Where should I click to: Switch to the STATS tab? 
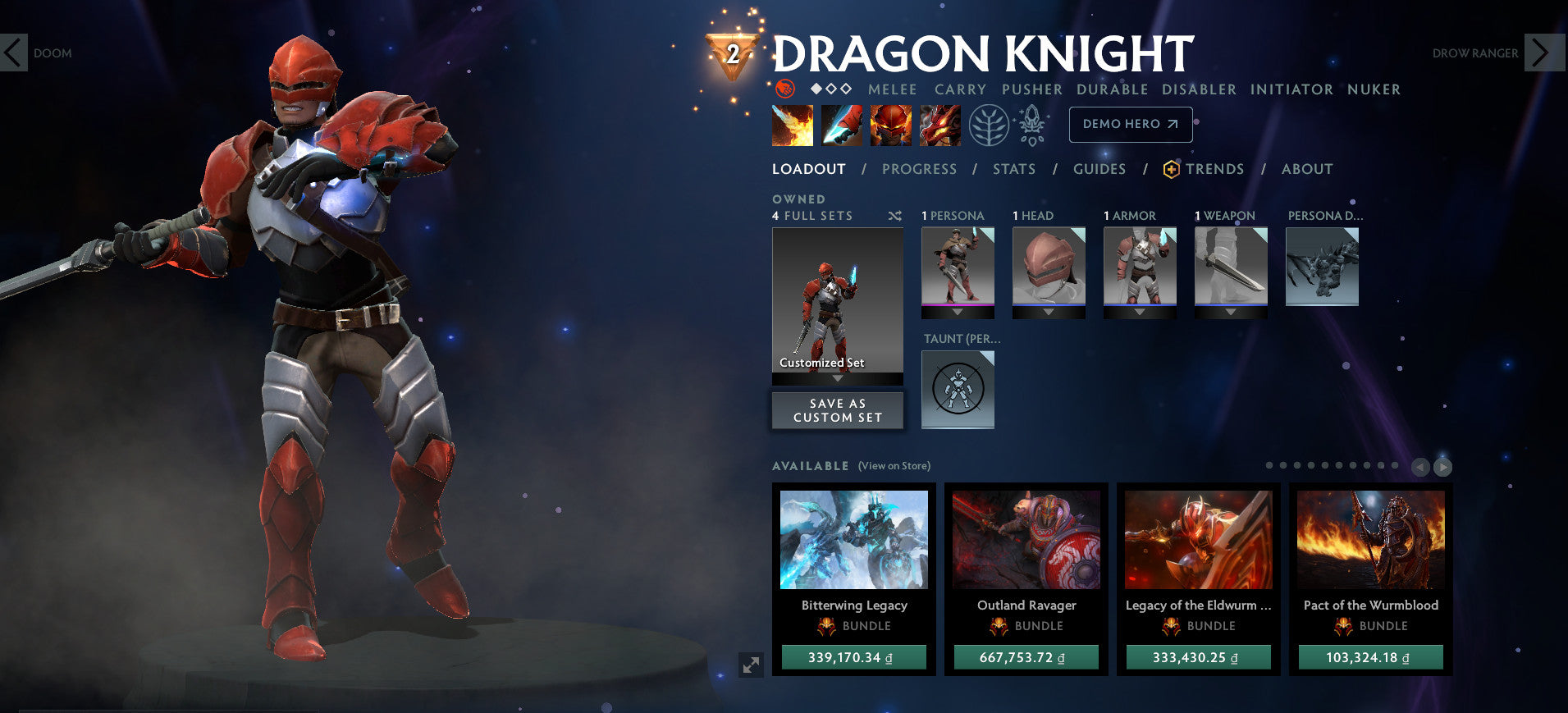(1014, 169)
